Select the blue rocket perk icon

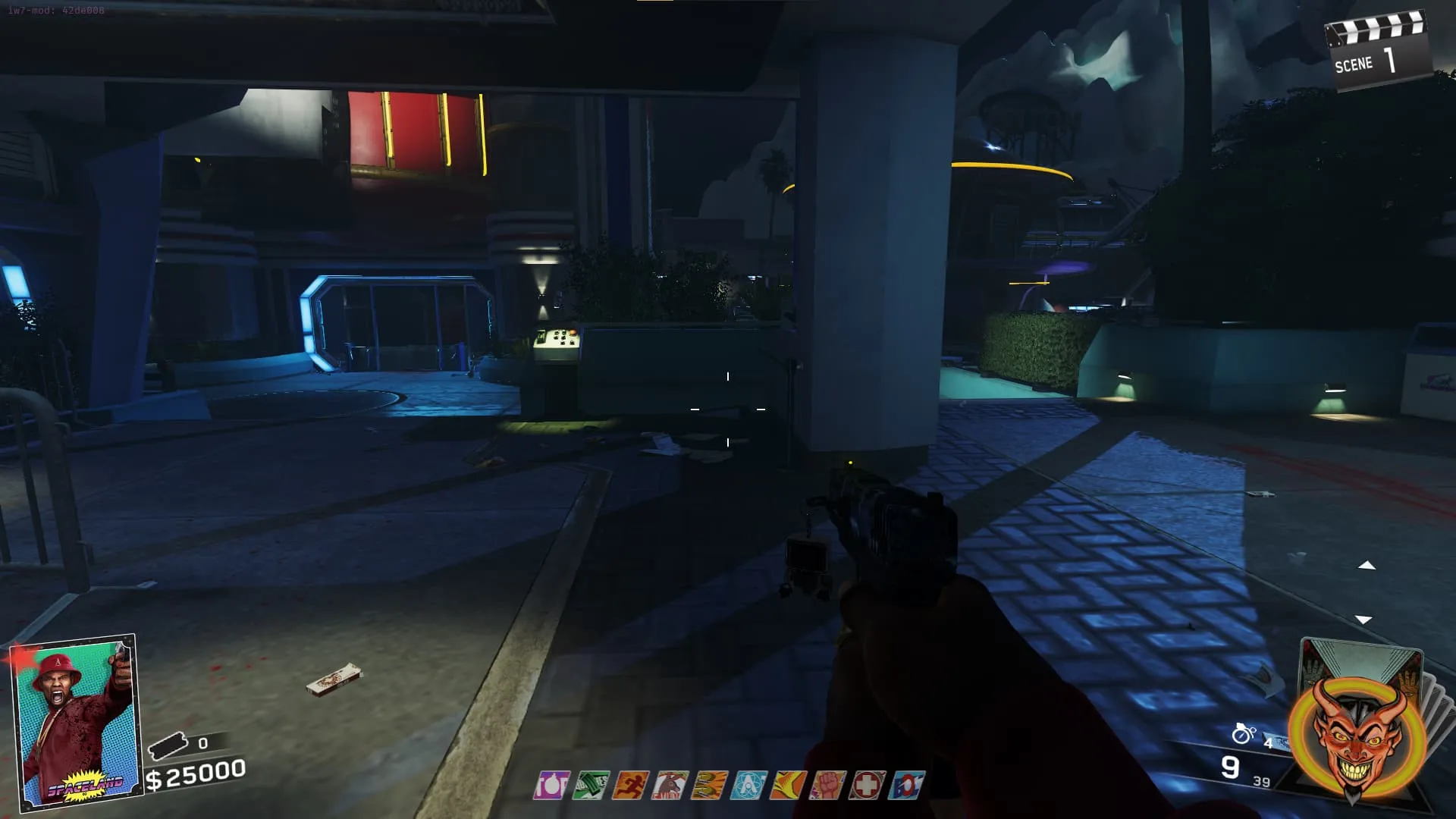click(x=906, y=786)
